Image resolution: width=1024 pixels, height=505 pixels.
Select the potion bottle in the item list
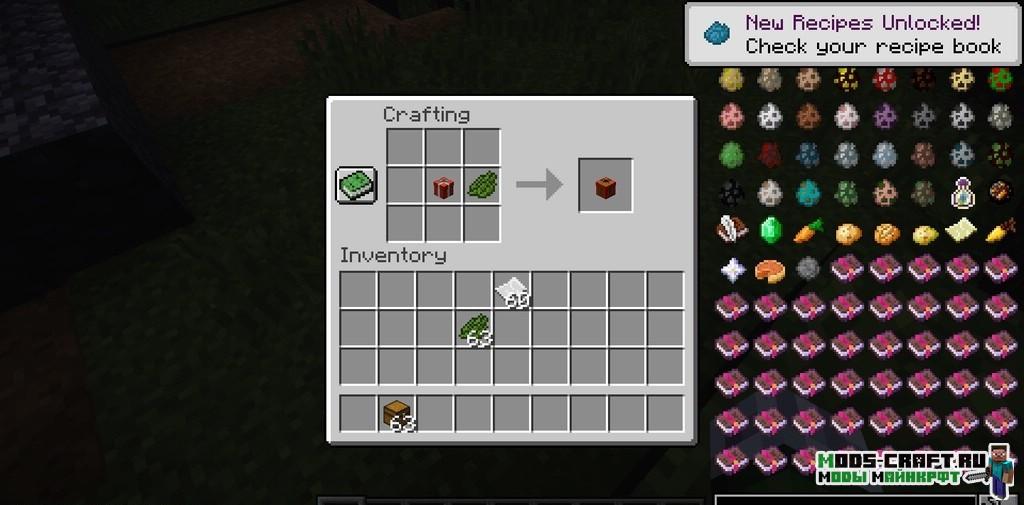coord(961,193)
